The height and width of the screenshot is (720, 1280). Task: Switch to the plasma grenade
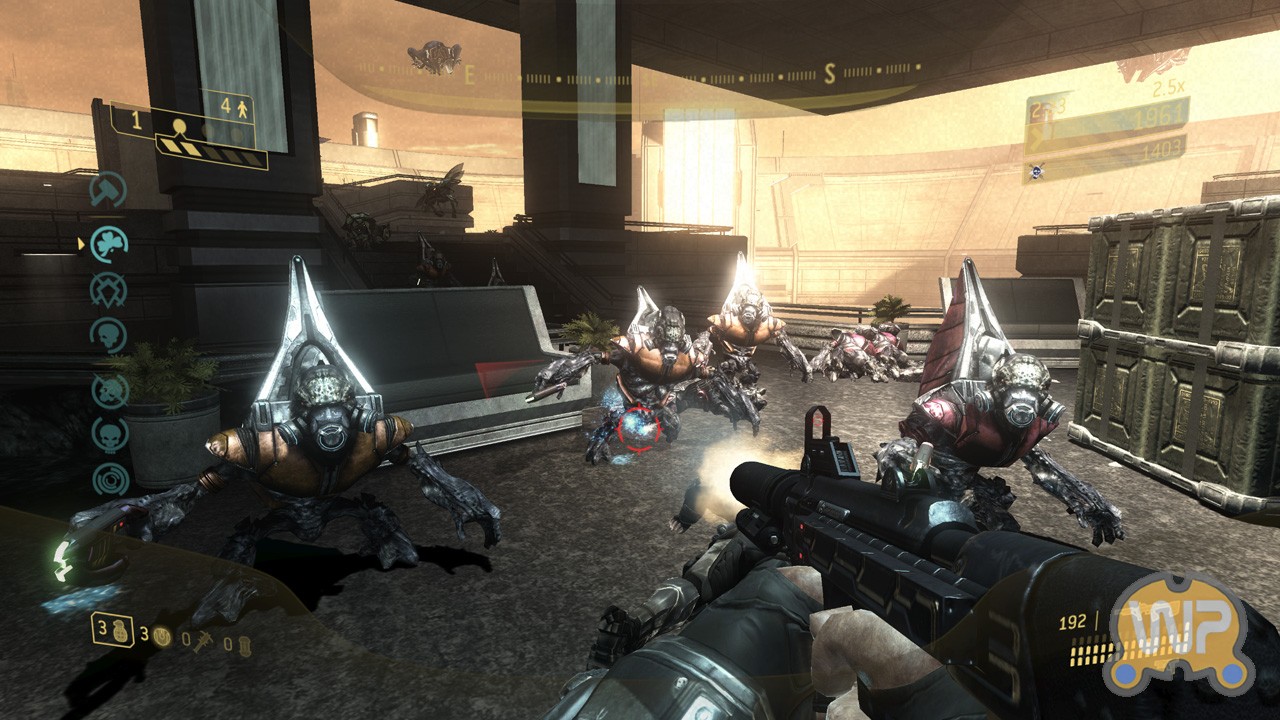click(160, 636)
